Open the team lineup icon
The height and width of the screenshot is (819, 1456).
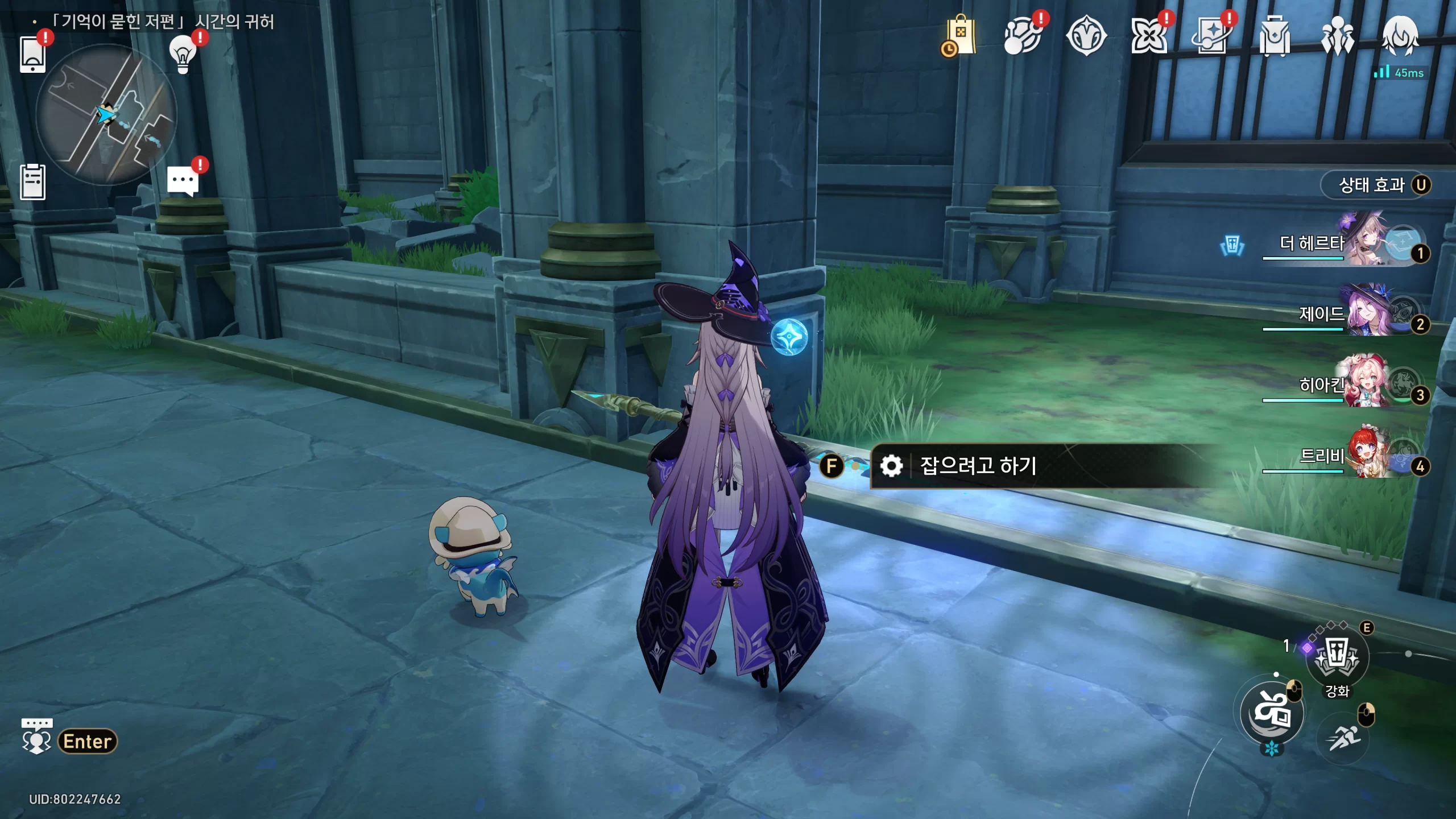pyautogui.click(x=1337, y=36)
